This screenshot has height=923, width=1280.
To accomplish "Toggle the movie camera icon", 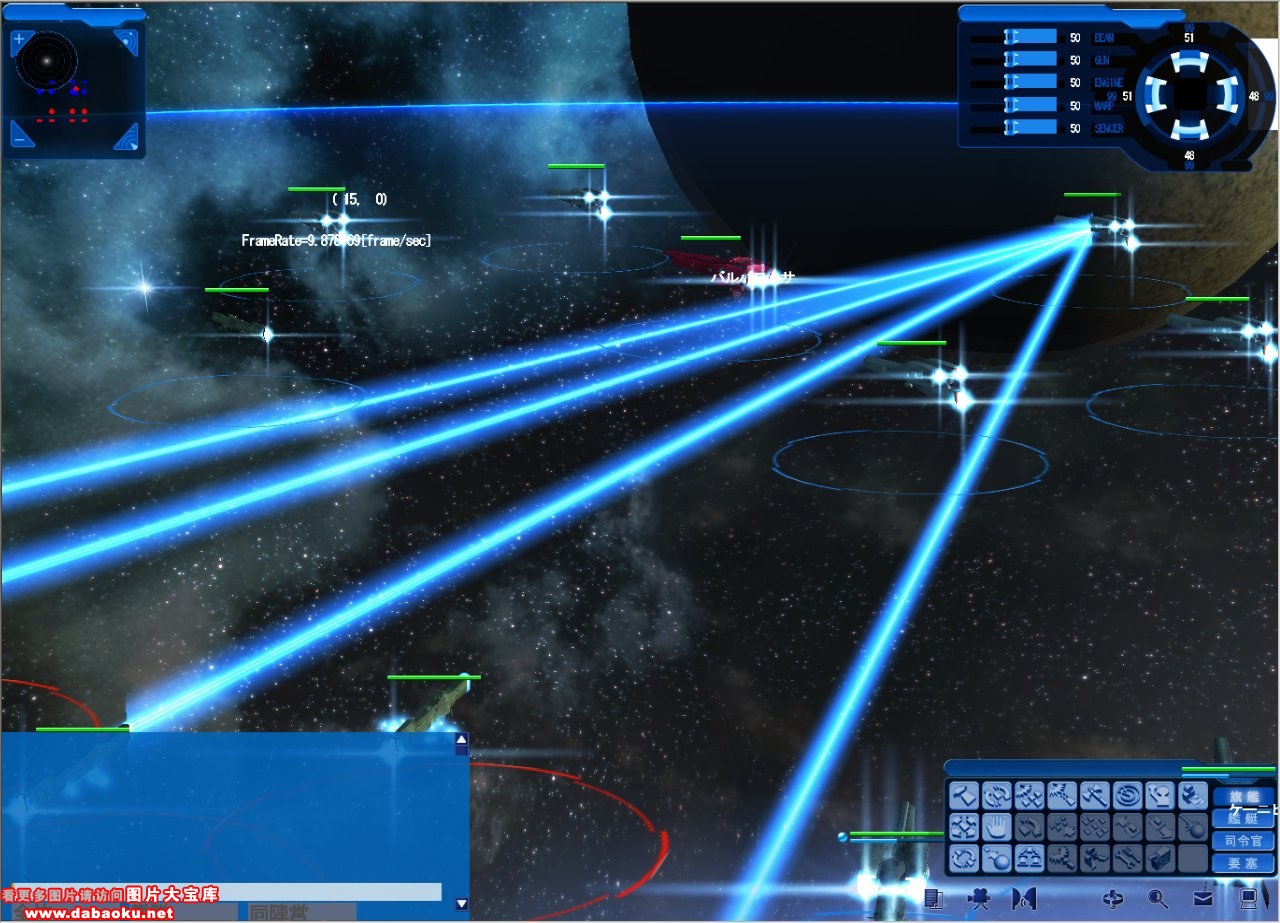I will pos(978,898).
